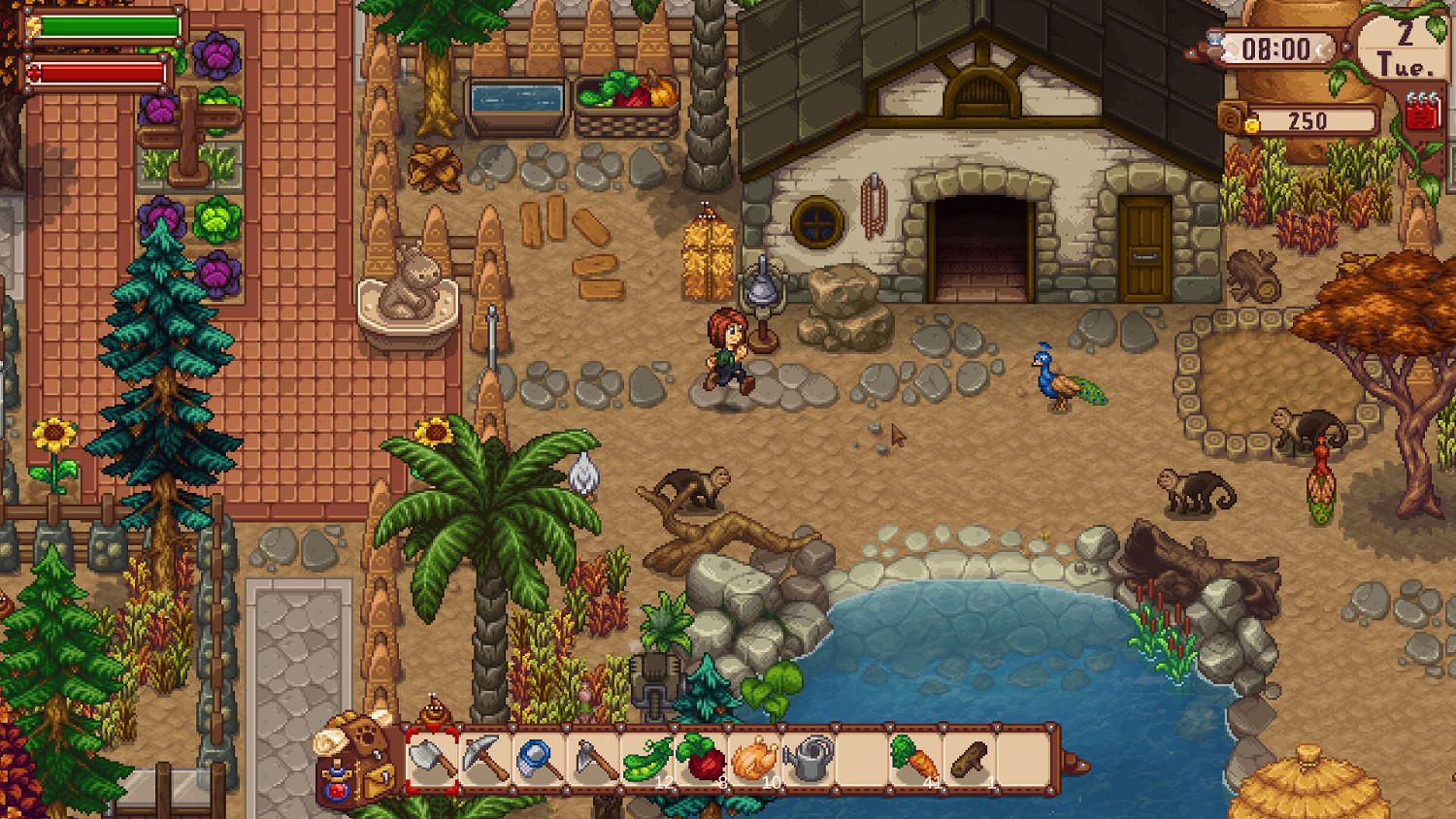Click the empty slot at the hotbar's end
The width and height of the screenshot is (1456, 819).
click(x=1022, y=760)
